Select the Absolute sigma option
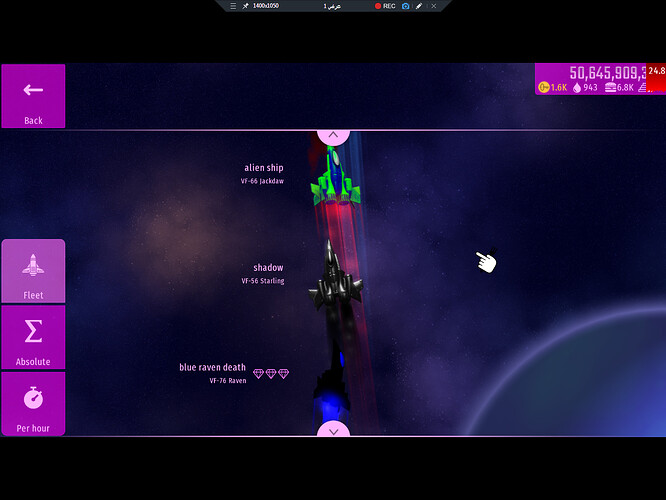The width and height of the screenshot is (666, 500). 33,338
